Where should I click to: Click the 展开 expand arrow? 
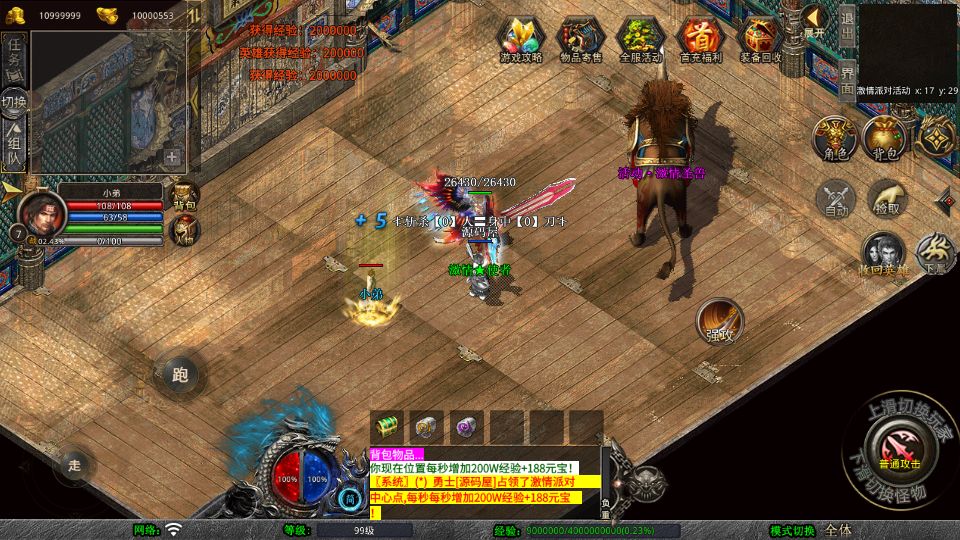(x=815, y=21)
